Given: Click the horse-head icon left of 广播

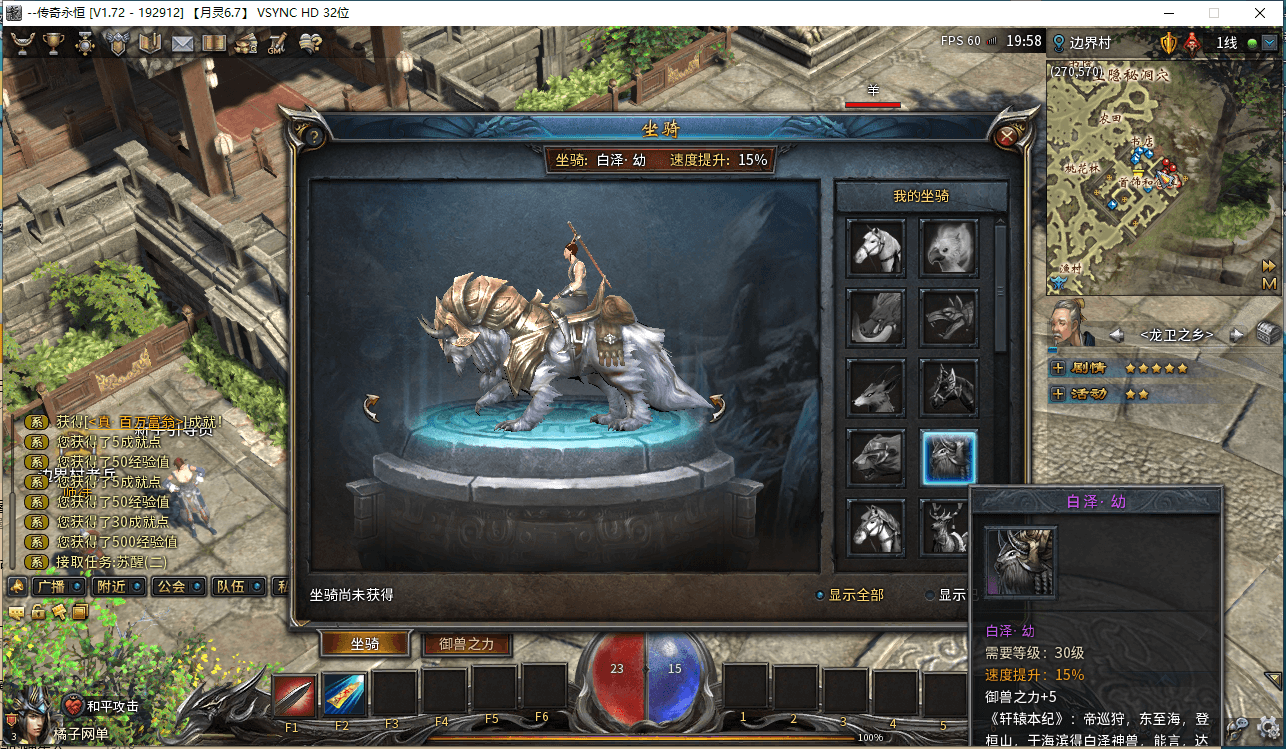Looking at the screenshot, I should tap(16, 587).
